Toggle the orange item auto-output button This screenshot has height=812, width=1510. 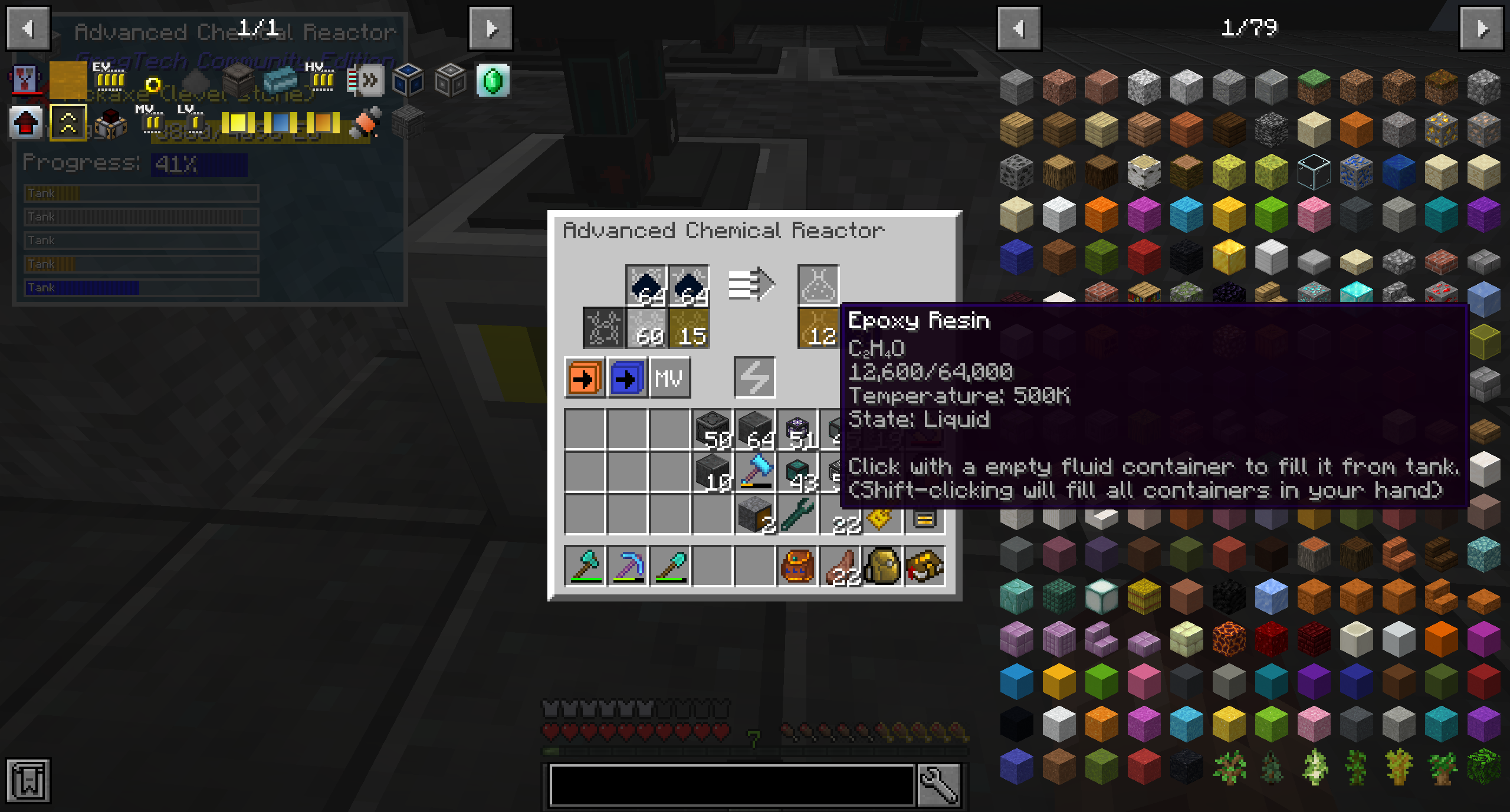[x=584, y=377]
